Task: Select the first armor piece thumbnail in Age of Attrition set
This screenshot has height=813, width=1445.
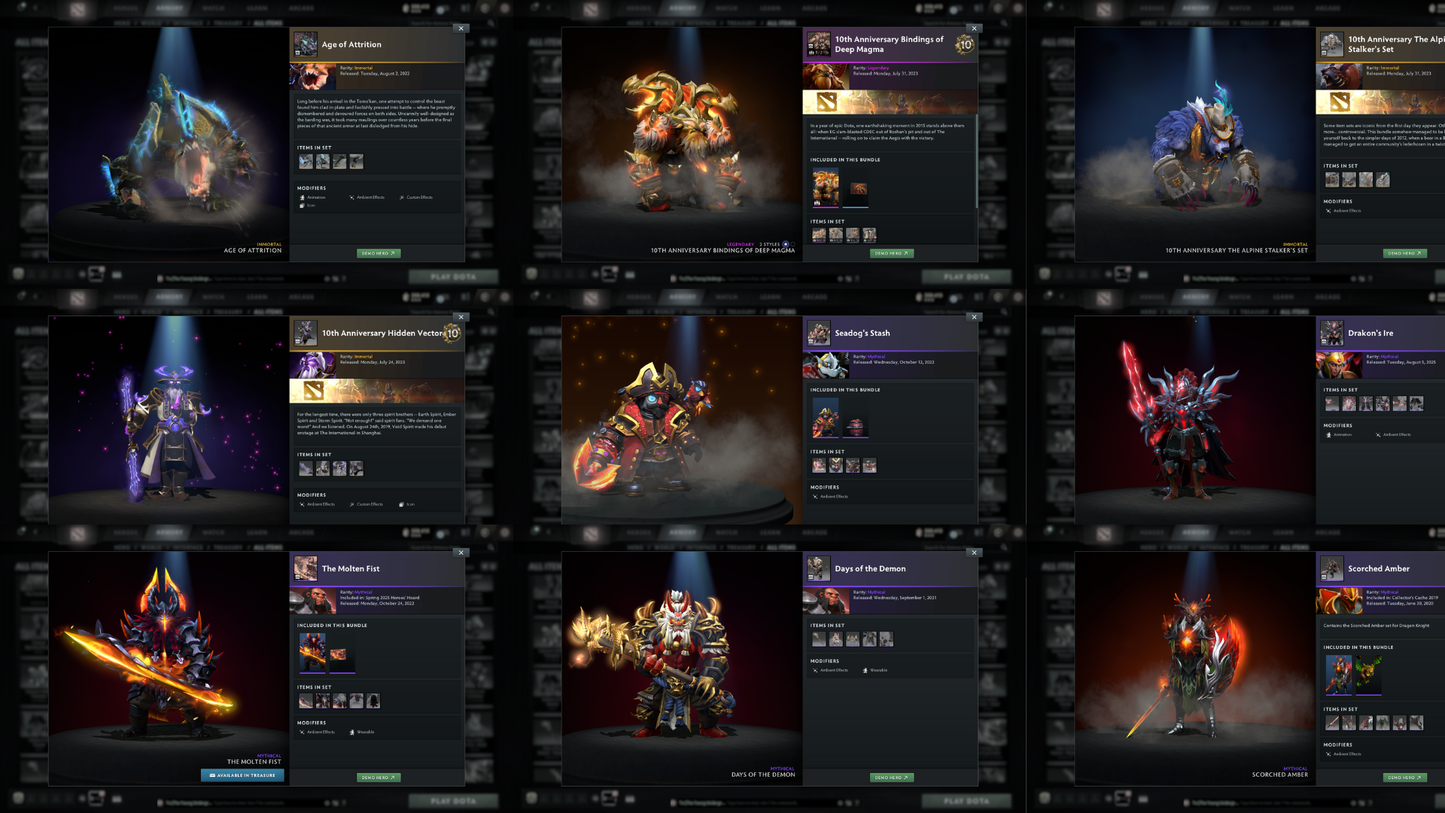Action: [306, 162]
